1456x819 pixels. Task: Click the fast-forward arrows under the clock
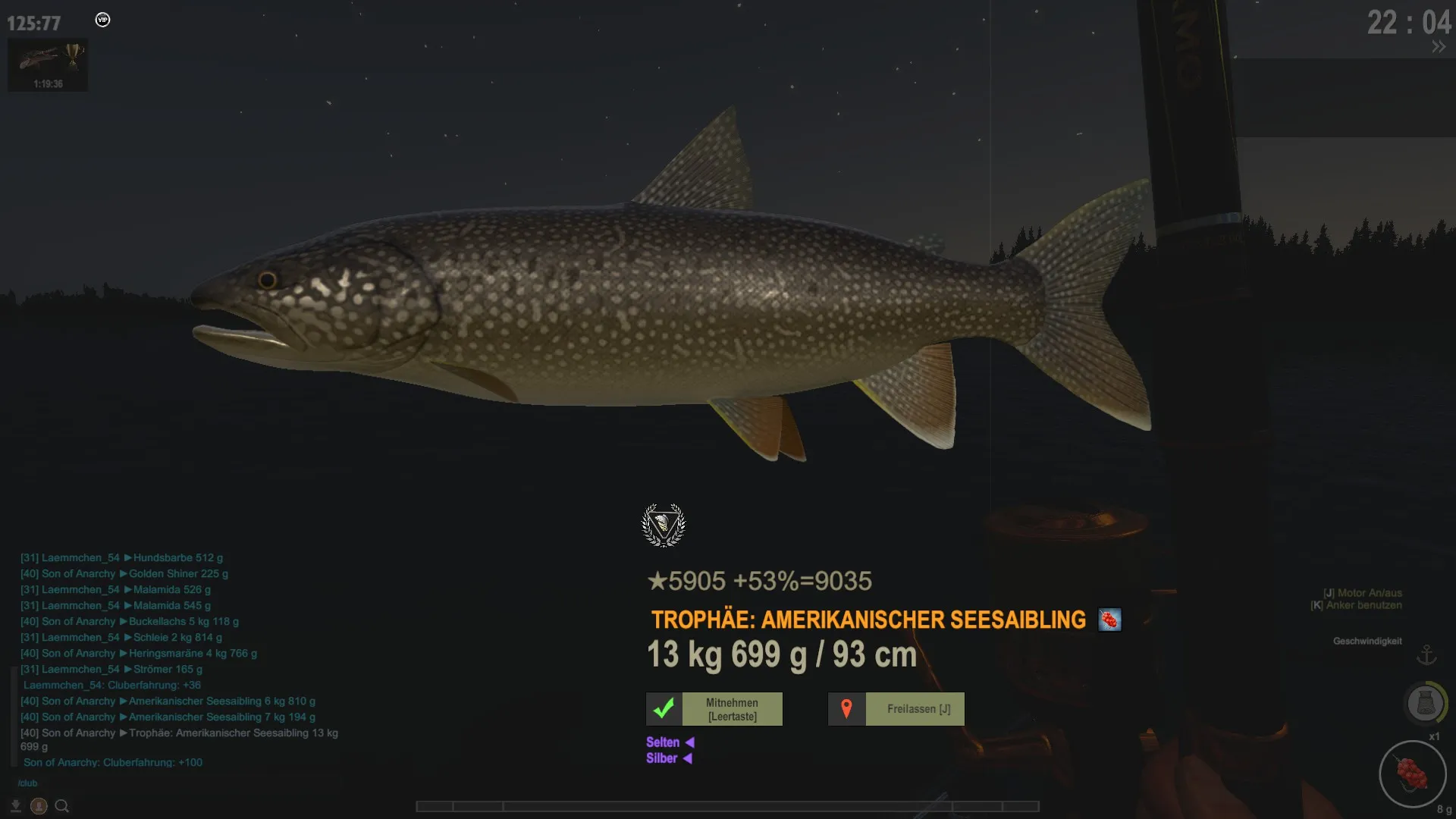[1439, 47]
